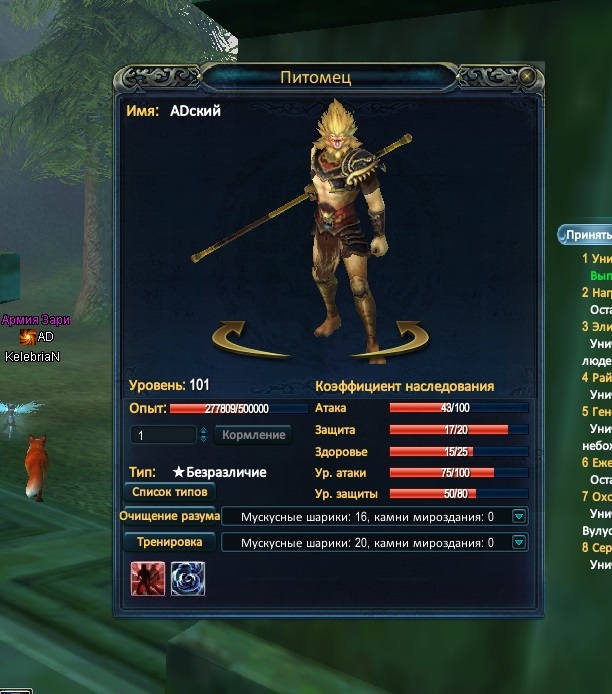Adjust the feeding quantity stepper arrows
This screenshot has height=694, width=612.
point(204,435)
